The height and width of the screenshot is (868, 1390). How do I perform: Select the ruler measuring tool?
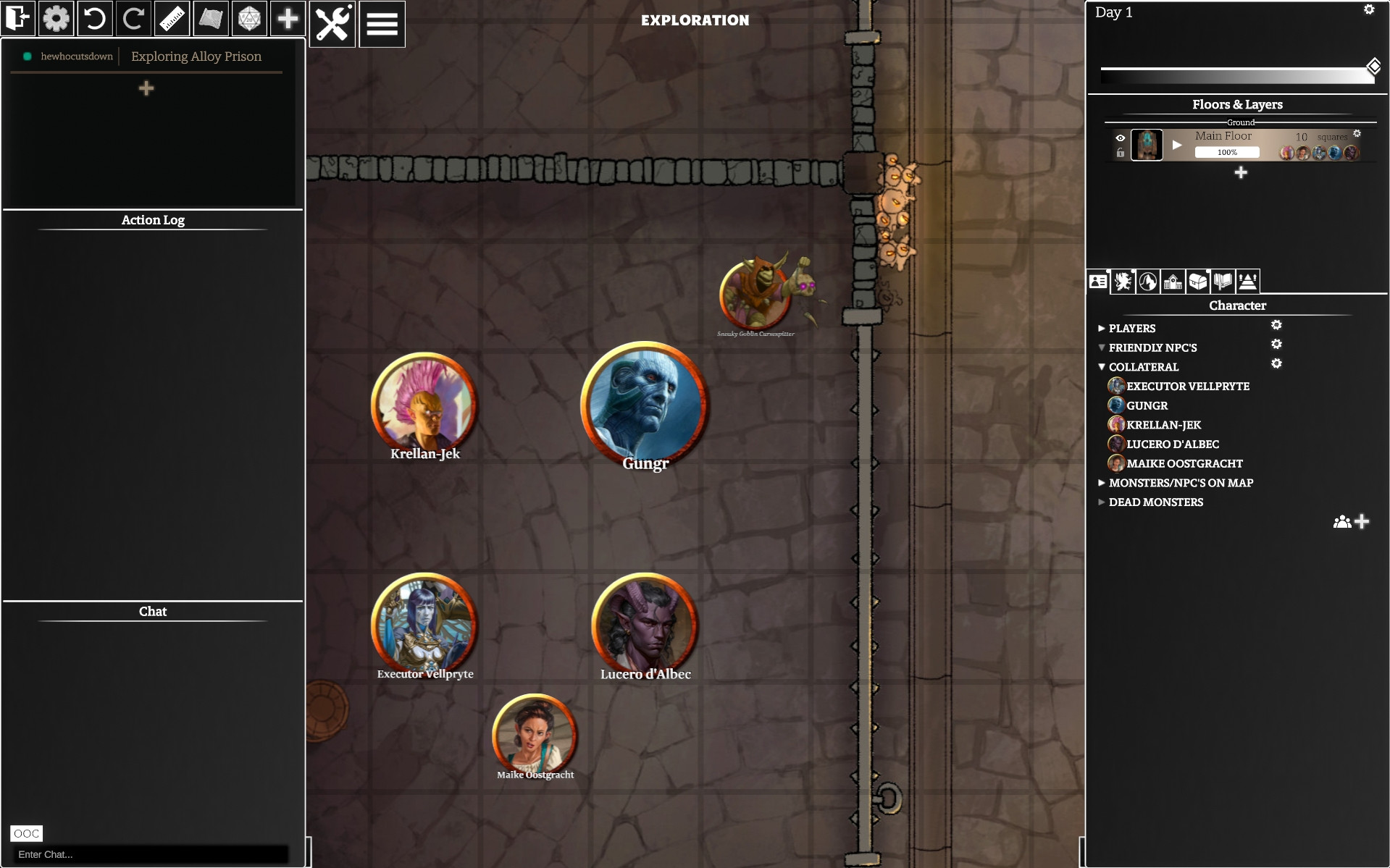[x=172, y=19]
